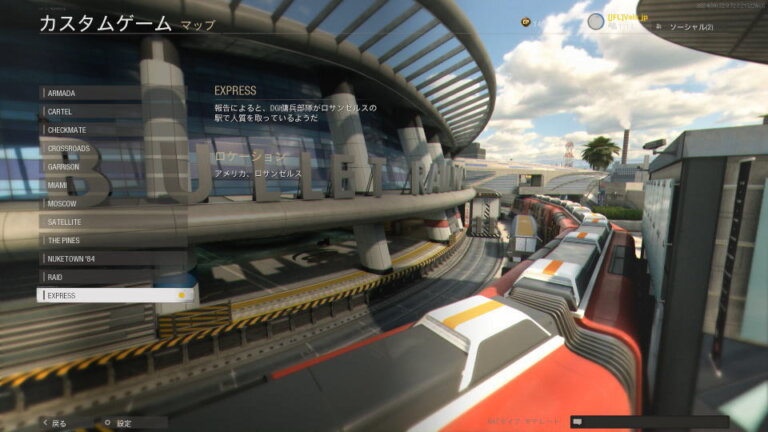This screenshot has width=768, height=432.
Task: Open the 設定 settings button
Action: point(118,423)
